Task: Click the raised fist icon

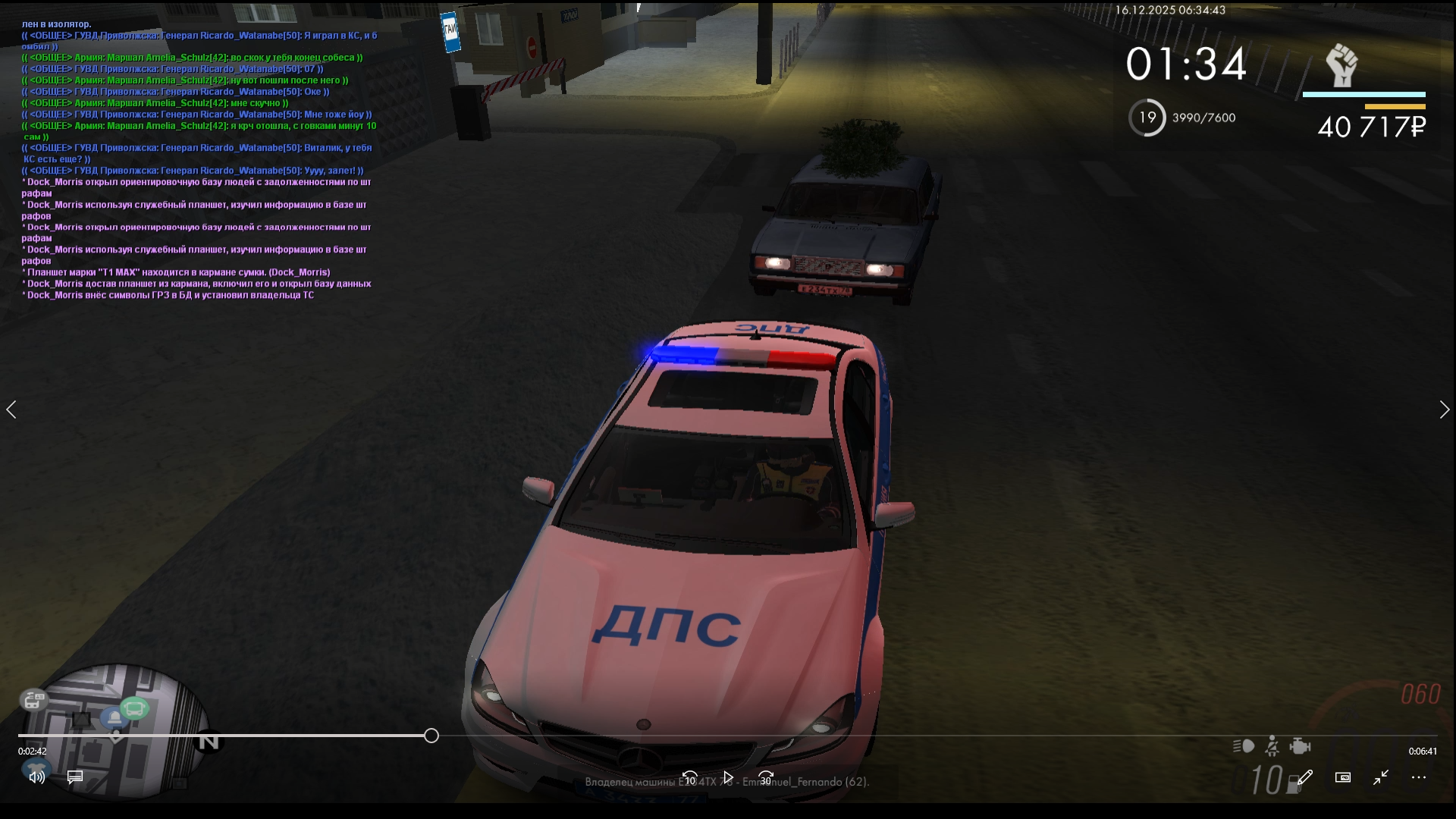Action: click(x=1341, y=66)
